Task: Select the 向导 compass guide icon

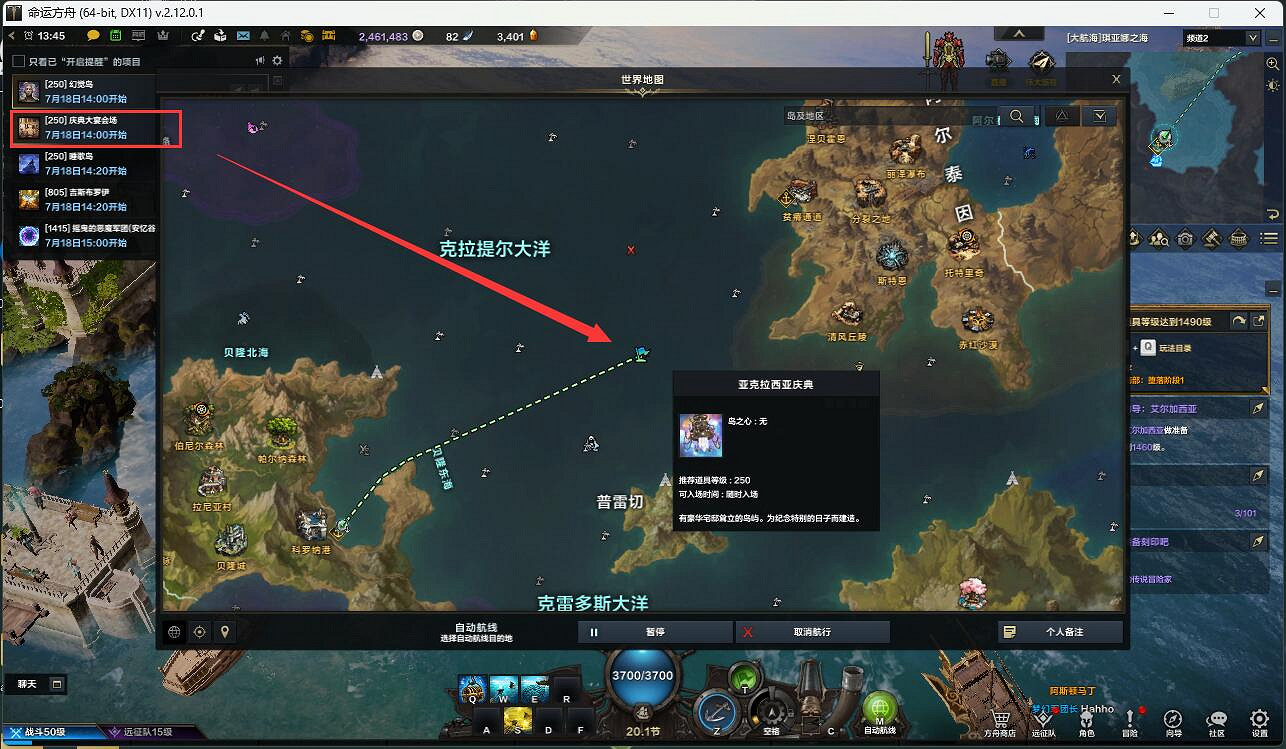Action: pos(1173,718)
